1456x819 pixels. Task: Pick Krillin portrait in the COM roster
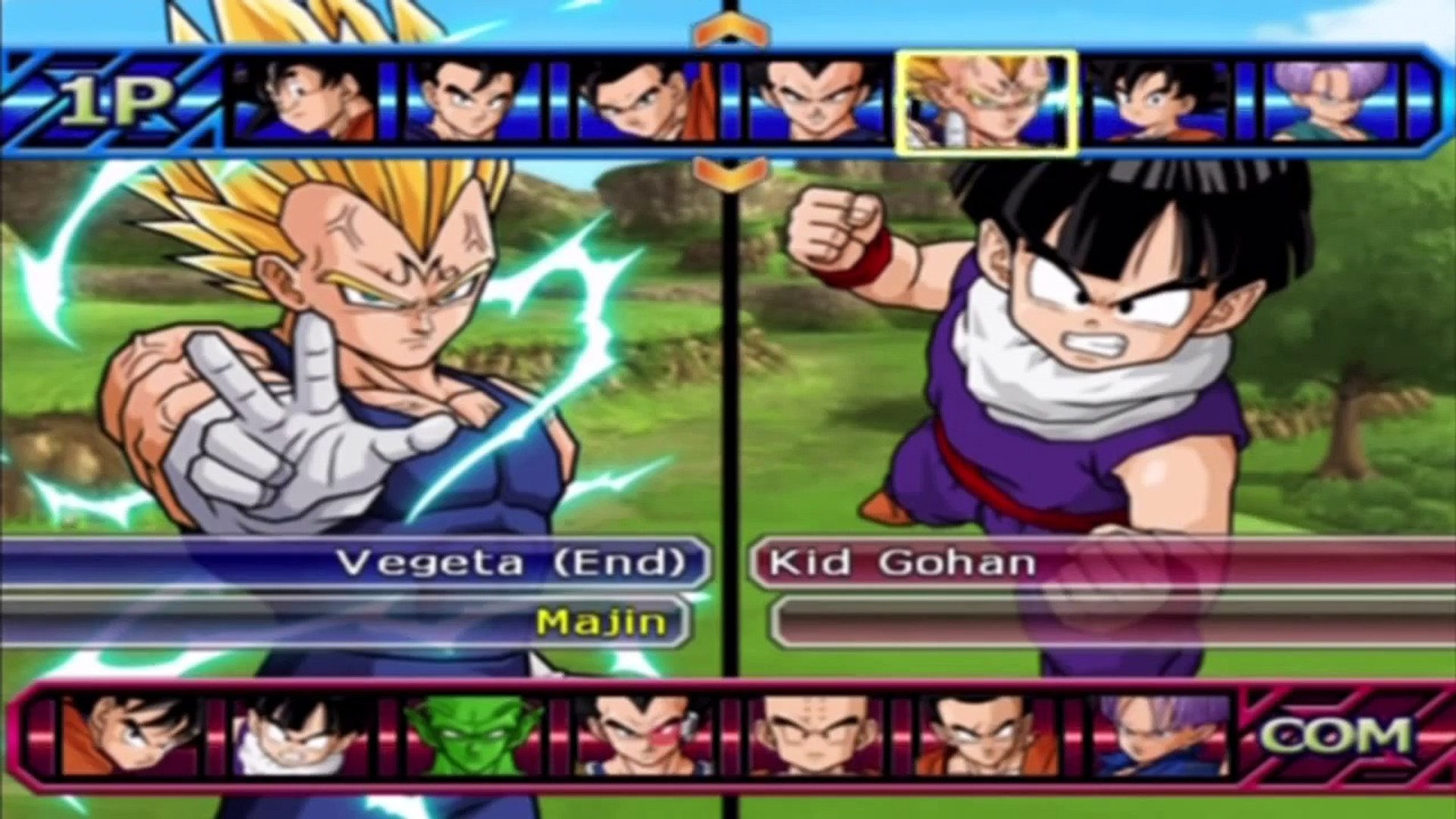(815, 736)
